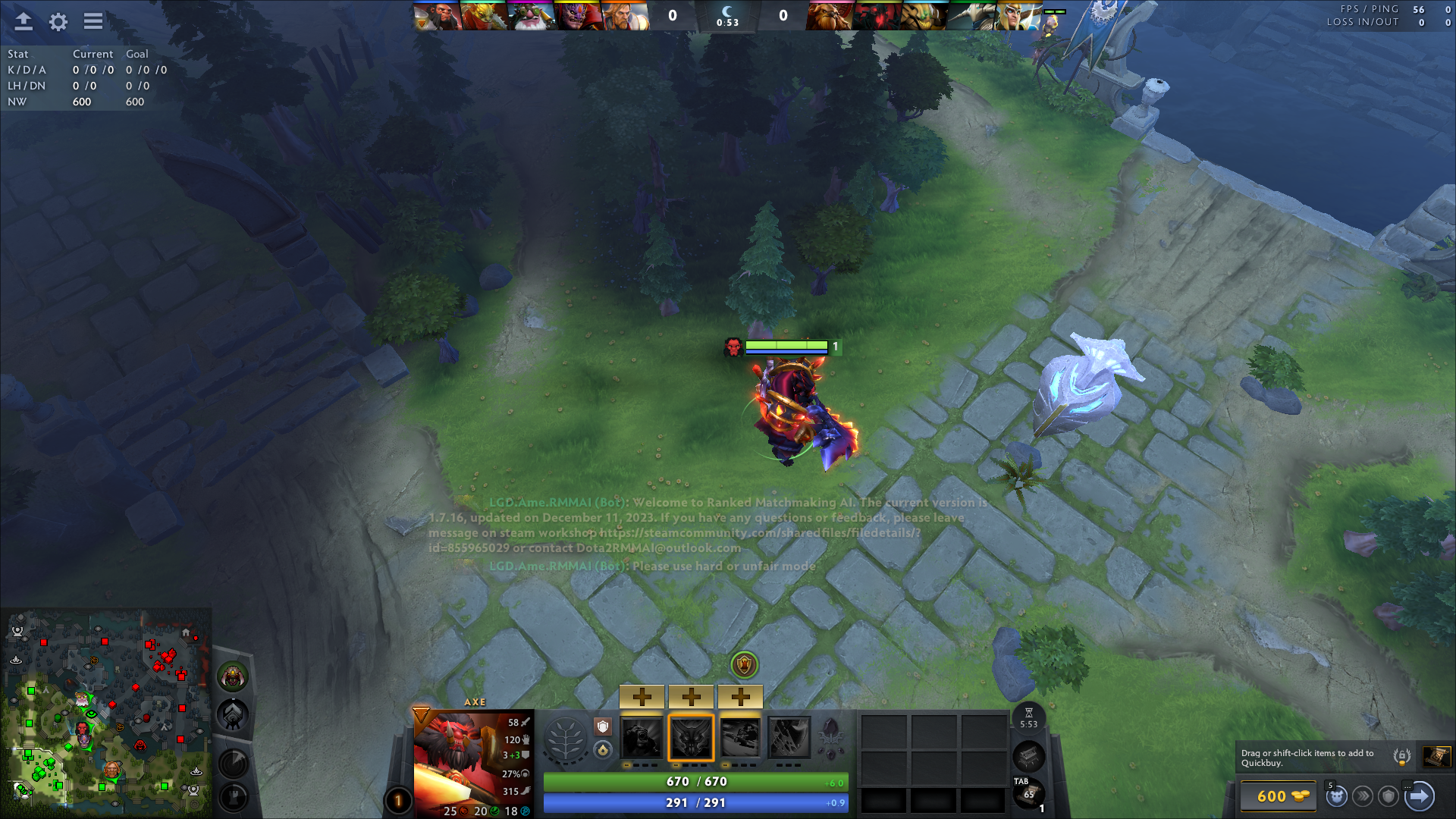The height and width of the screenshot is (819, 1456).
Task: Select the Berserker's Call ability icon
Action: 641,736
